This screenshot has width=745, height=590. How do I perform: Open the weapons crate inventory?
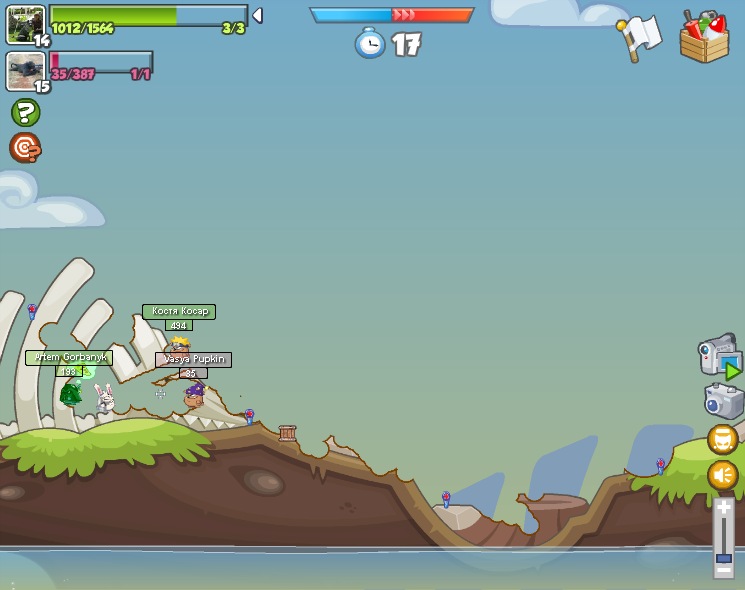click(x=704, y=38)
